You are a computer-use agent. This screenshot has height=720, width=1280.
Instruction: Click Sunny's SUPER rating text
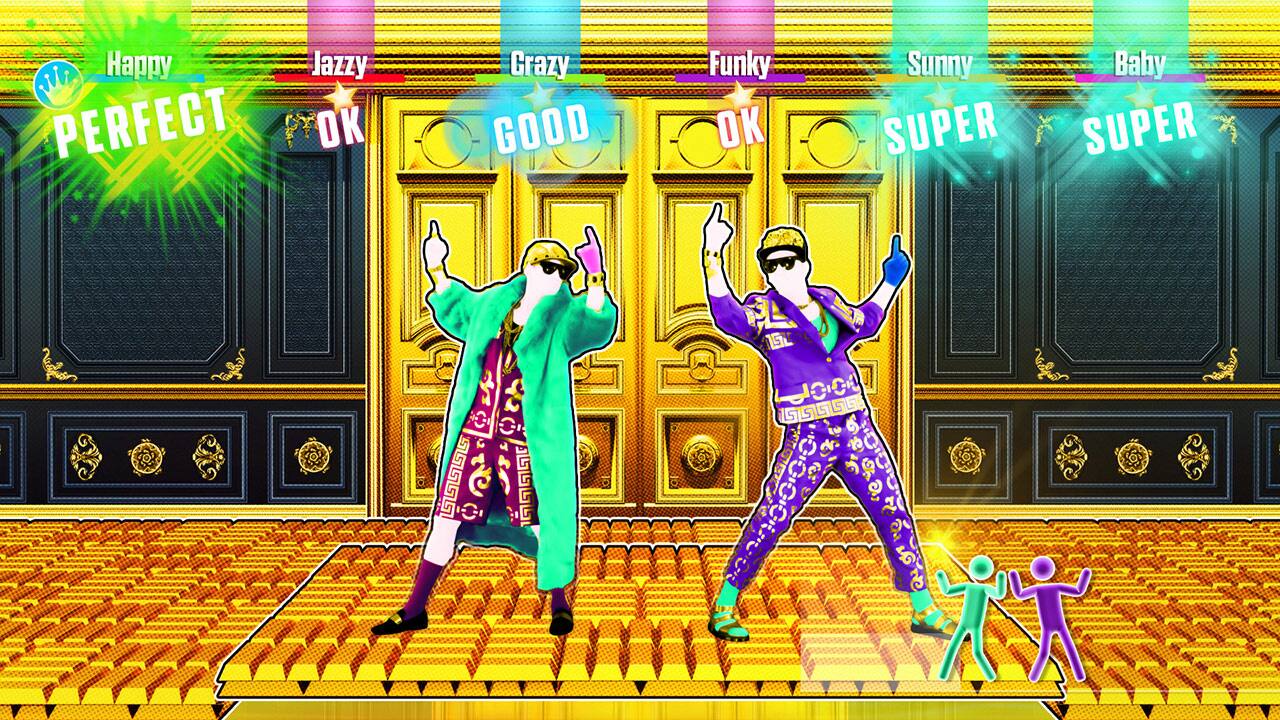click(x=940, y=128)
